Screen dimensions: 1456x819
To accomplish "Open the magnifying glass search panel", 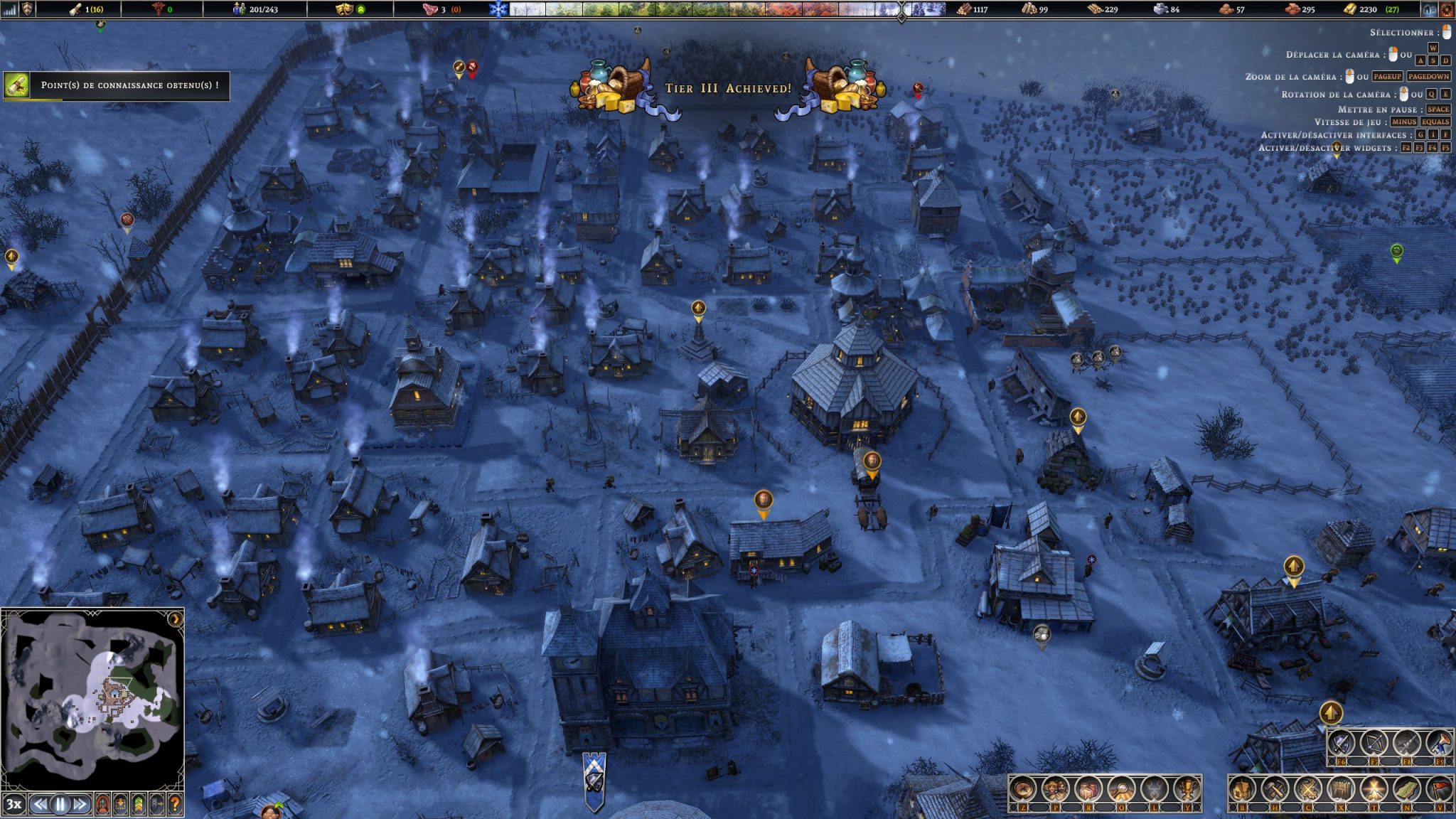I will 1121,789.
